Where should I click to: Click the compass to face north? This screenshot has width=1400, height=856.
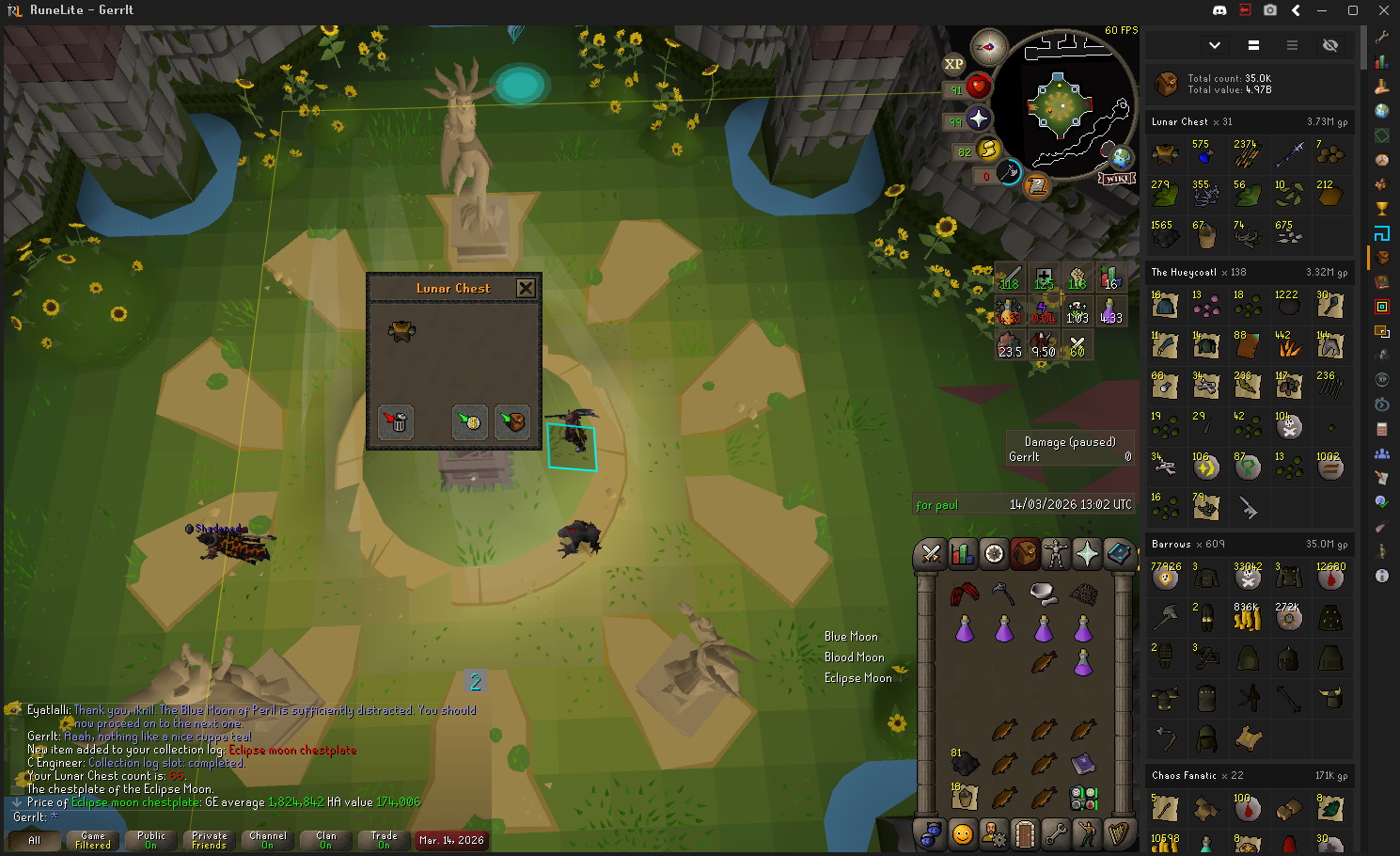pyautogui.click(x=988, y=47)
